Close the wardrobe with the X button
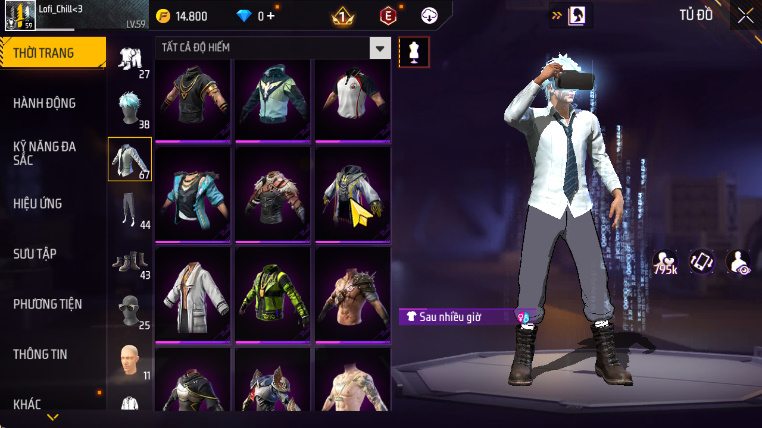Screen dimensions: 762x428 point(745,15)
